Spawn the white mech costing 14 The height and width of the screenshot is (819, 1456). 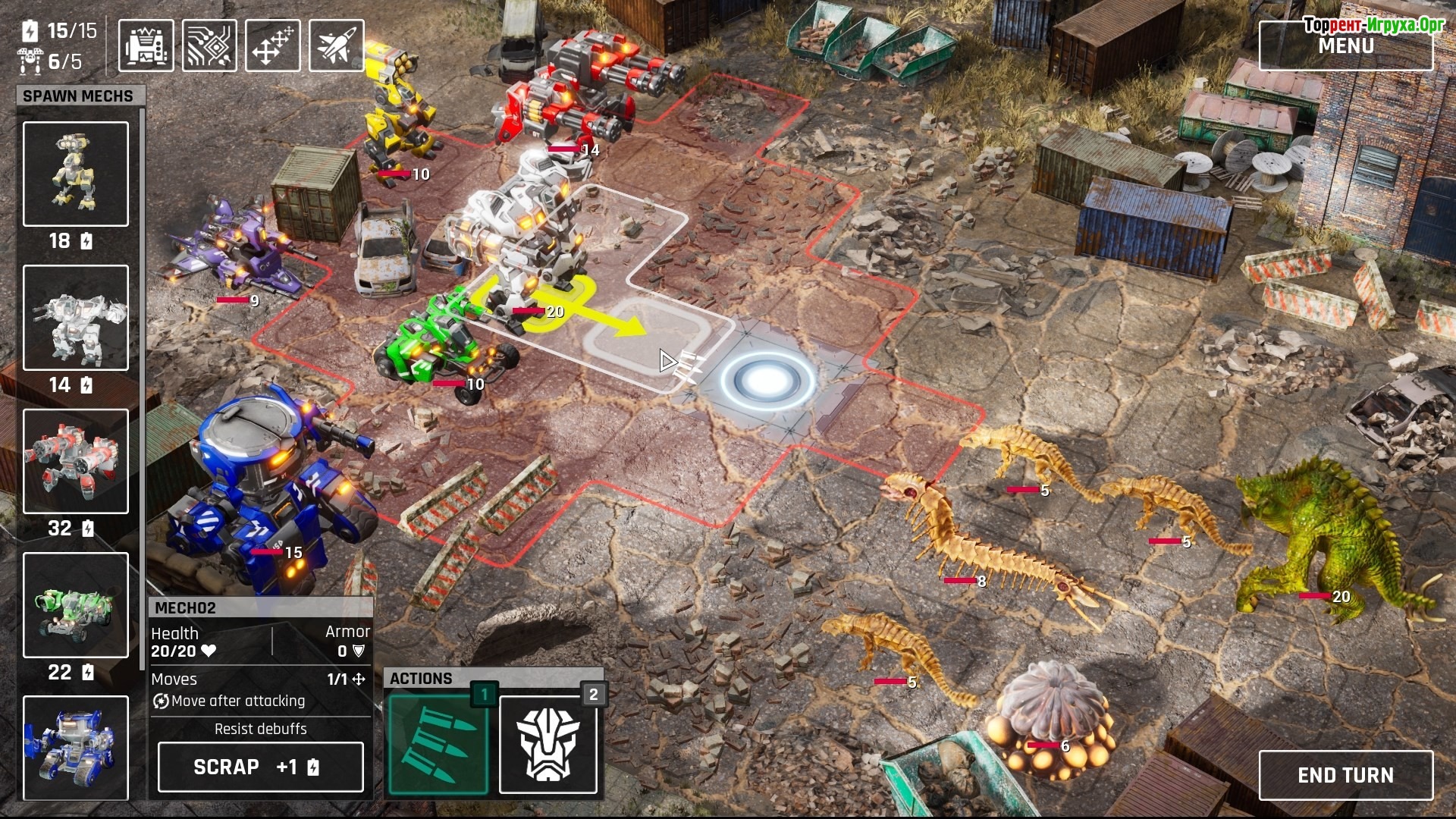coord(76,318)
